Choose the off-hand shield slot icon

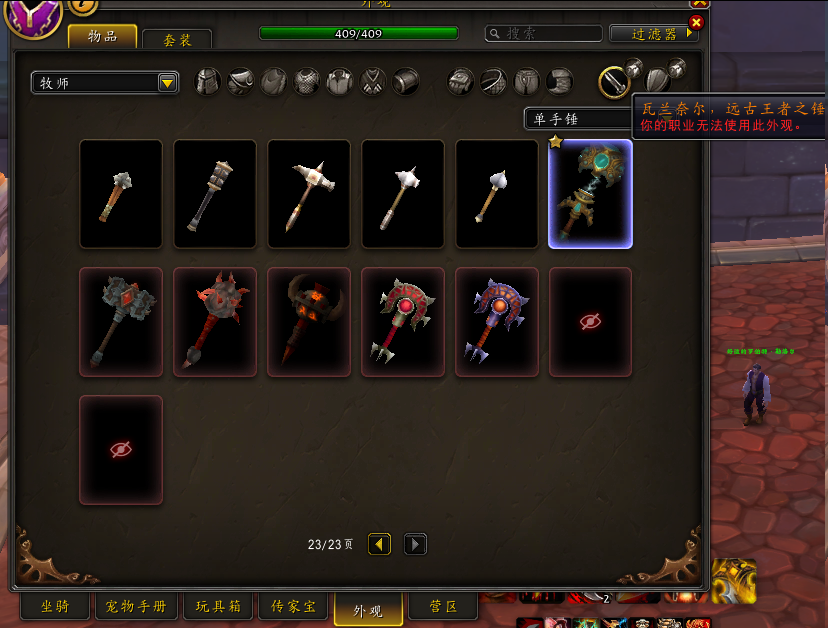tap(657, 81)
